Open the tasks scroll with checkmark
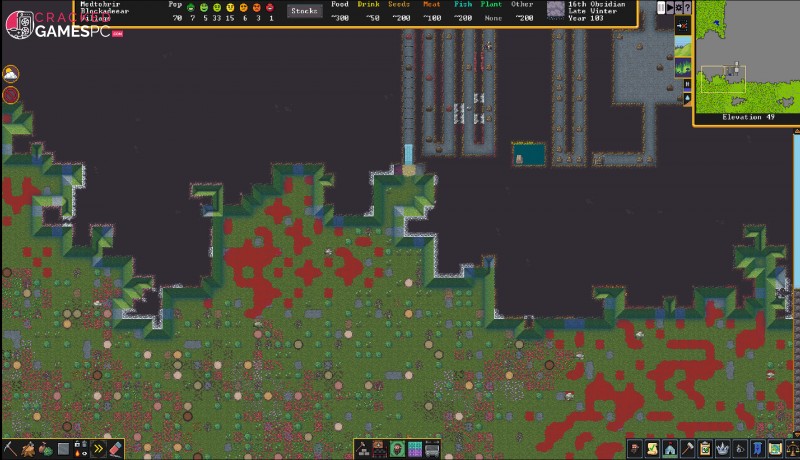The image size is (800, 460). [x=652, y=449]
